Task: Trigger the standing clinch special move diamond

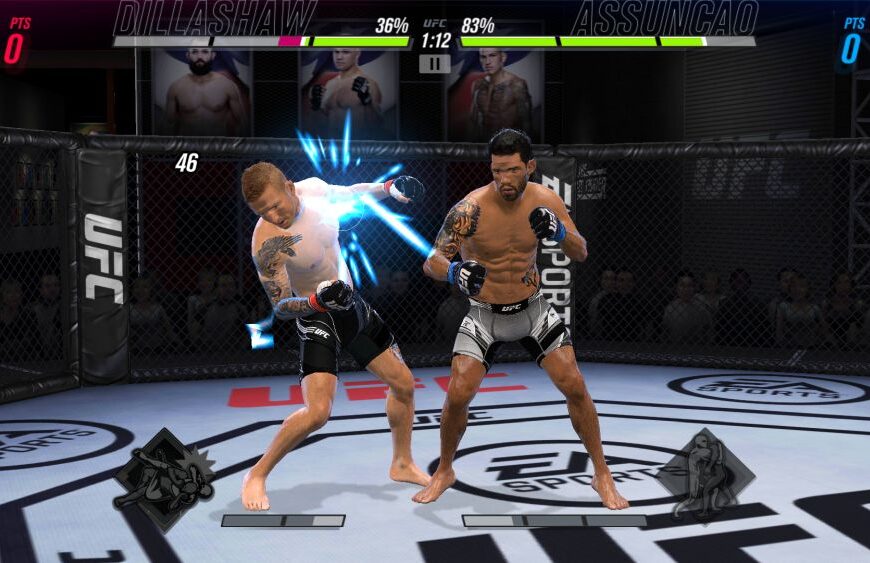Action: click(x=705, y=476)
